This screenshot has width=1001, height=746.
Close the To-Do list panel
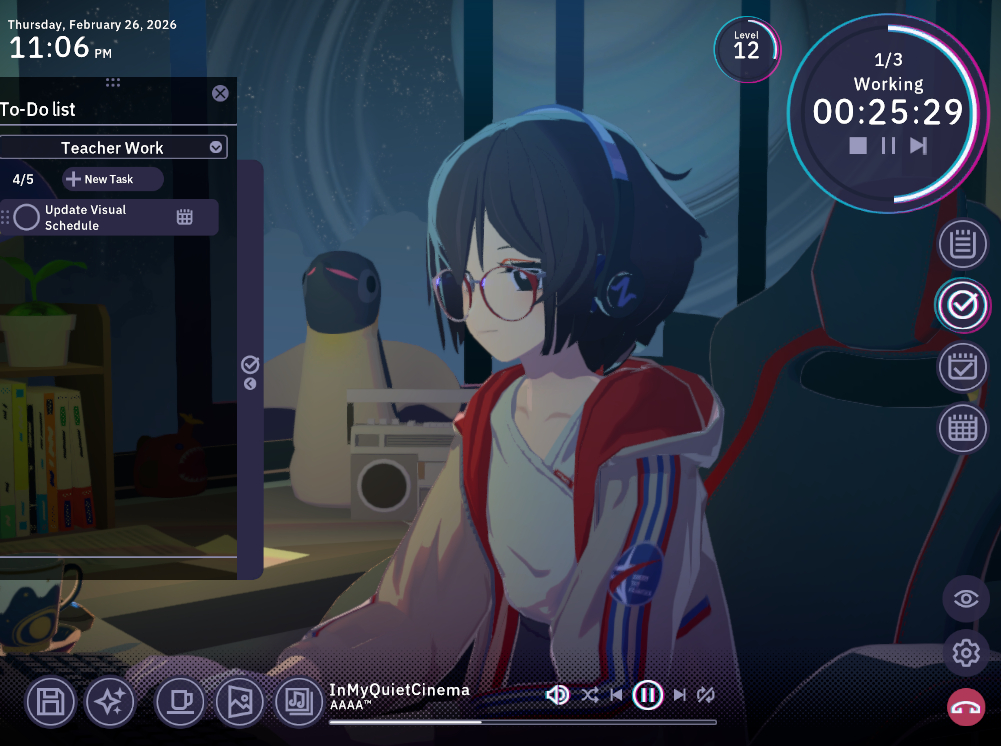[x=220, y=93]
